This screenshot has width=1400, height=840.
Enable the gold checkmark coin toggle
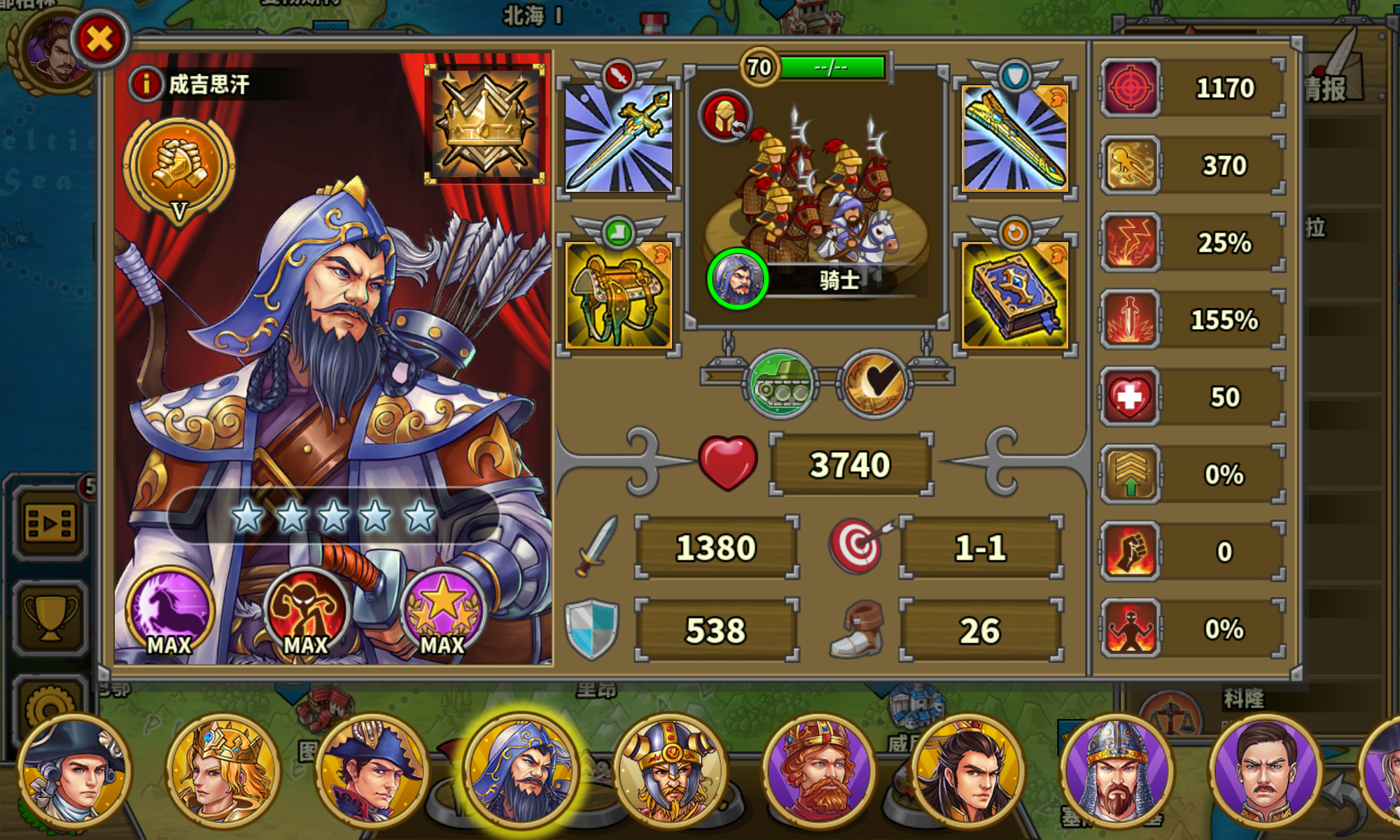[875, 381]
